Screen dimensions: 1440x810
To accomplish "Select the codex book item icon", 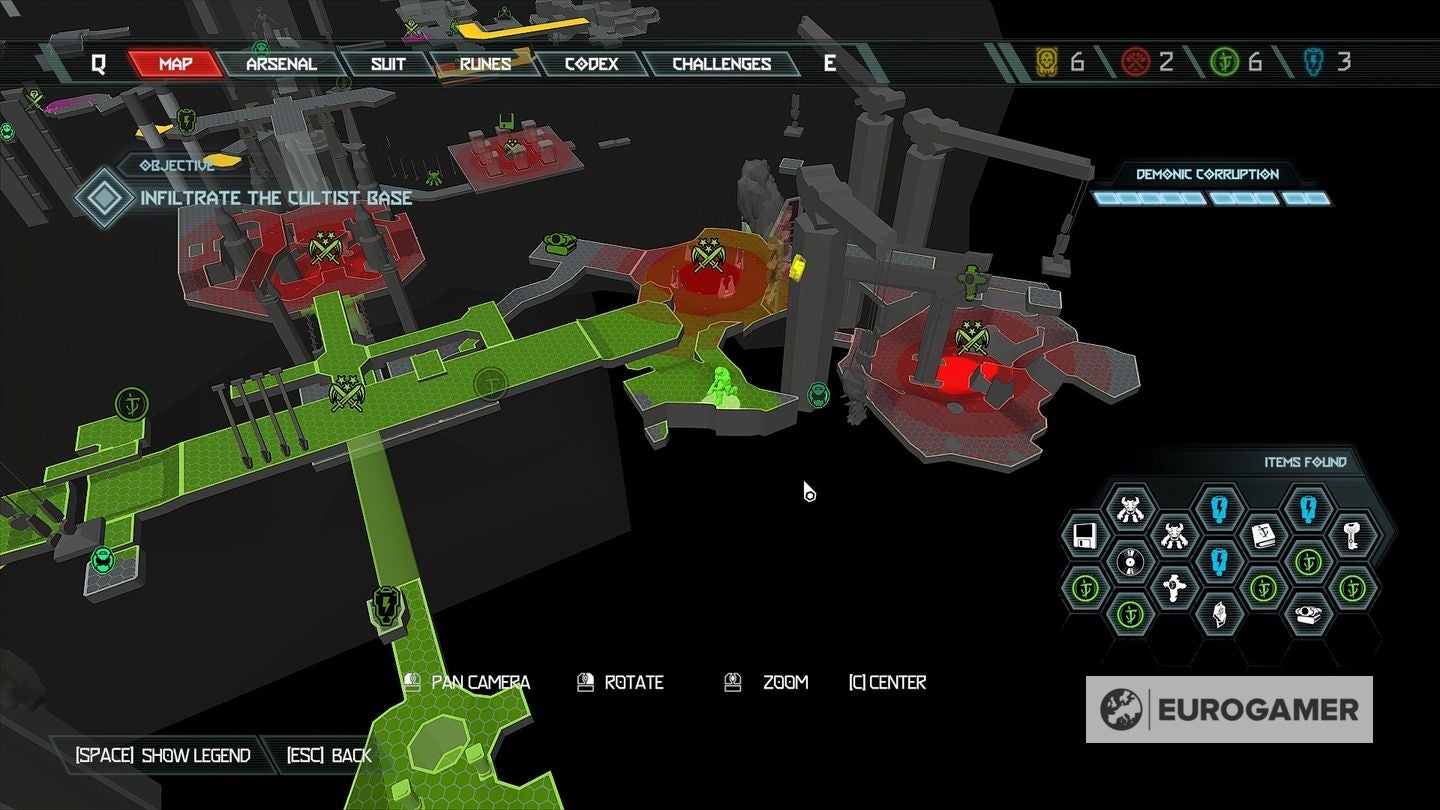I will 1263,536.
